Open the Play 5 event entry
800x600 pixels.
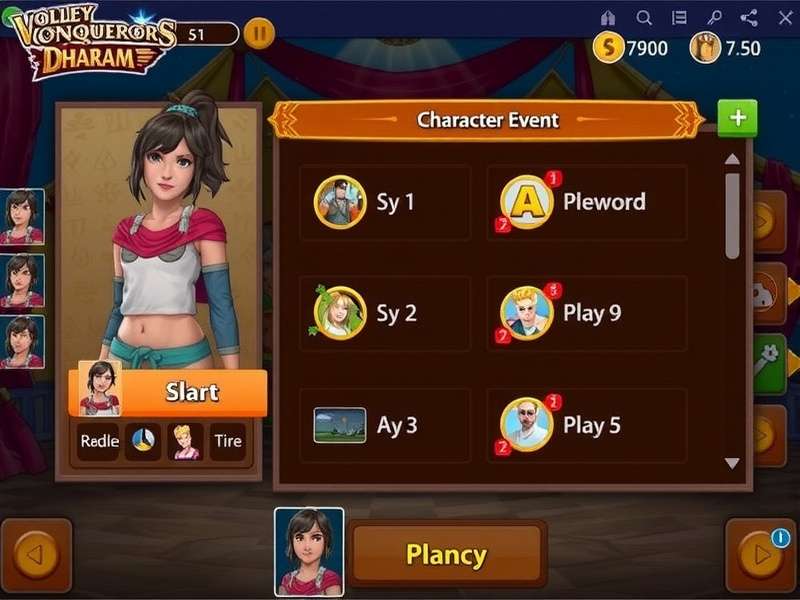[587, 425]
